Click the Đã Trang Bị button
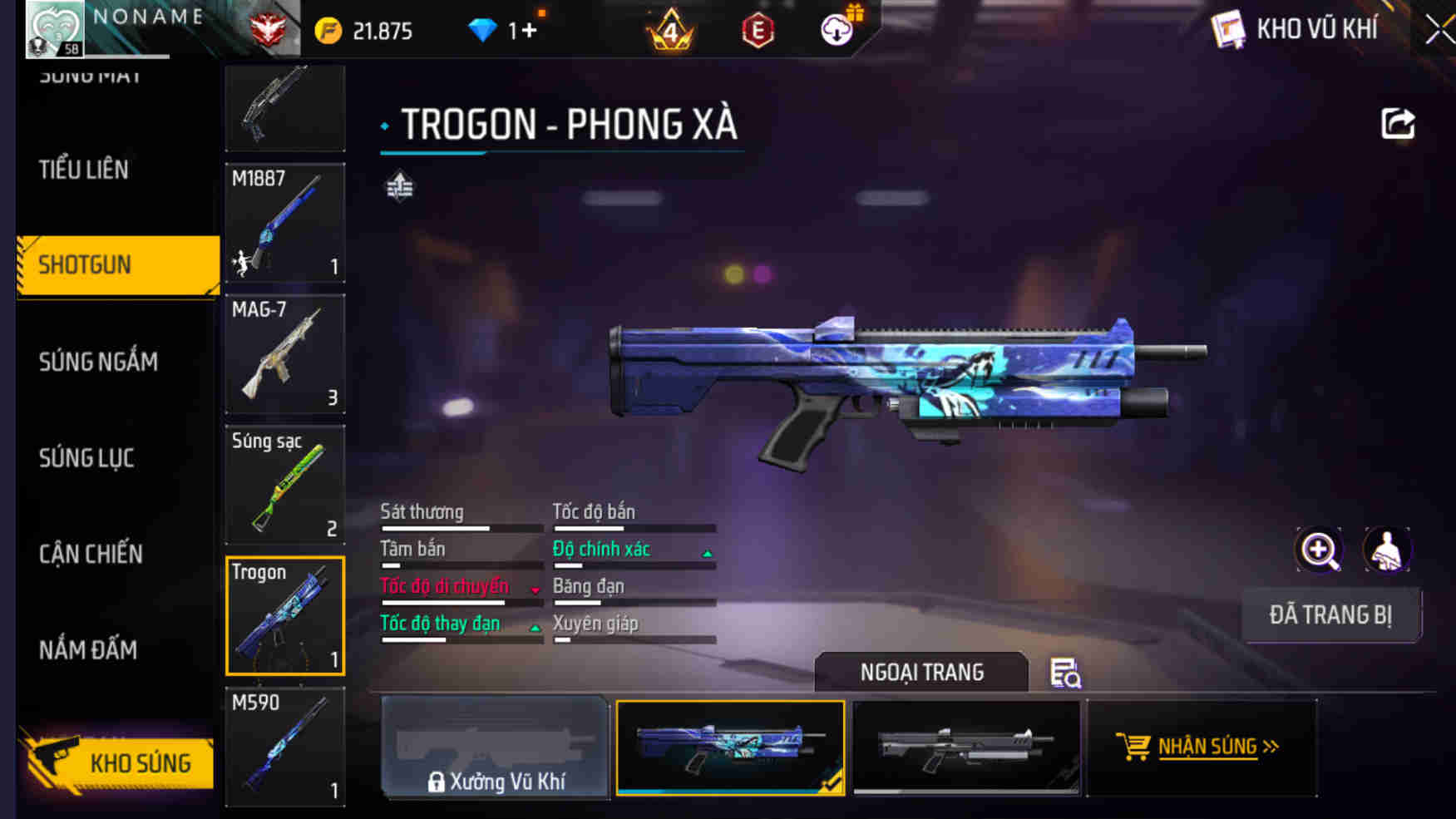This screenshot has width=1456, height=819. pos(1330,615)
